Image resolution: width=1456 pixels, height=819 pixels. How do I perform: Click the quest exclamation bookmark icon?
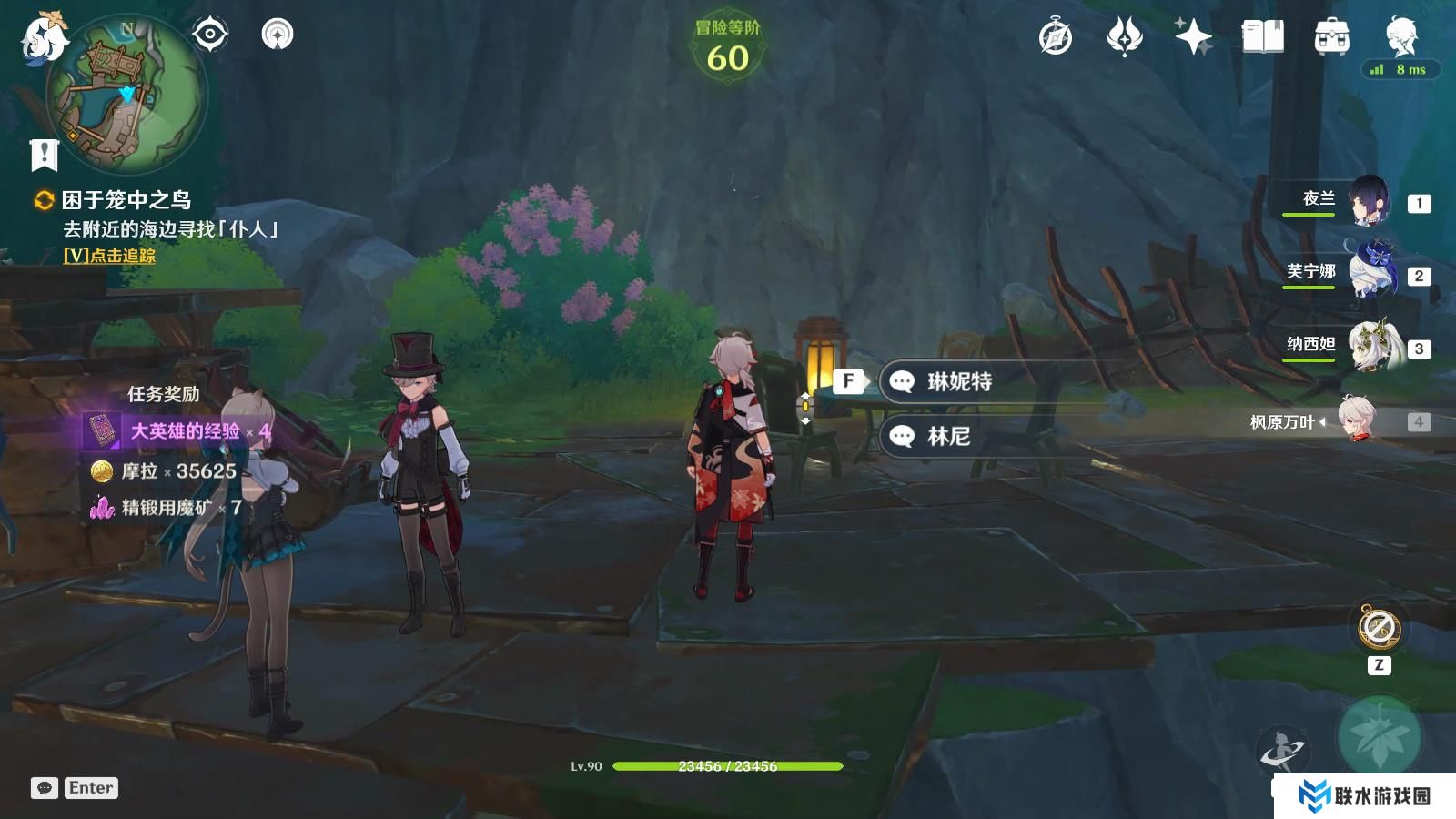(x=44, y=155)
